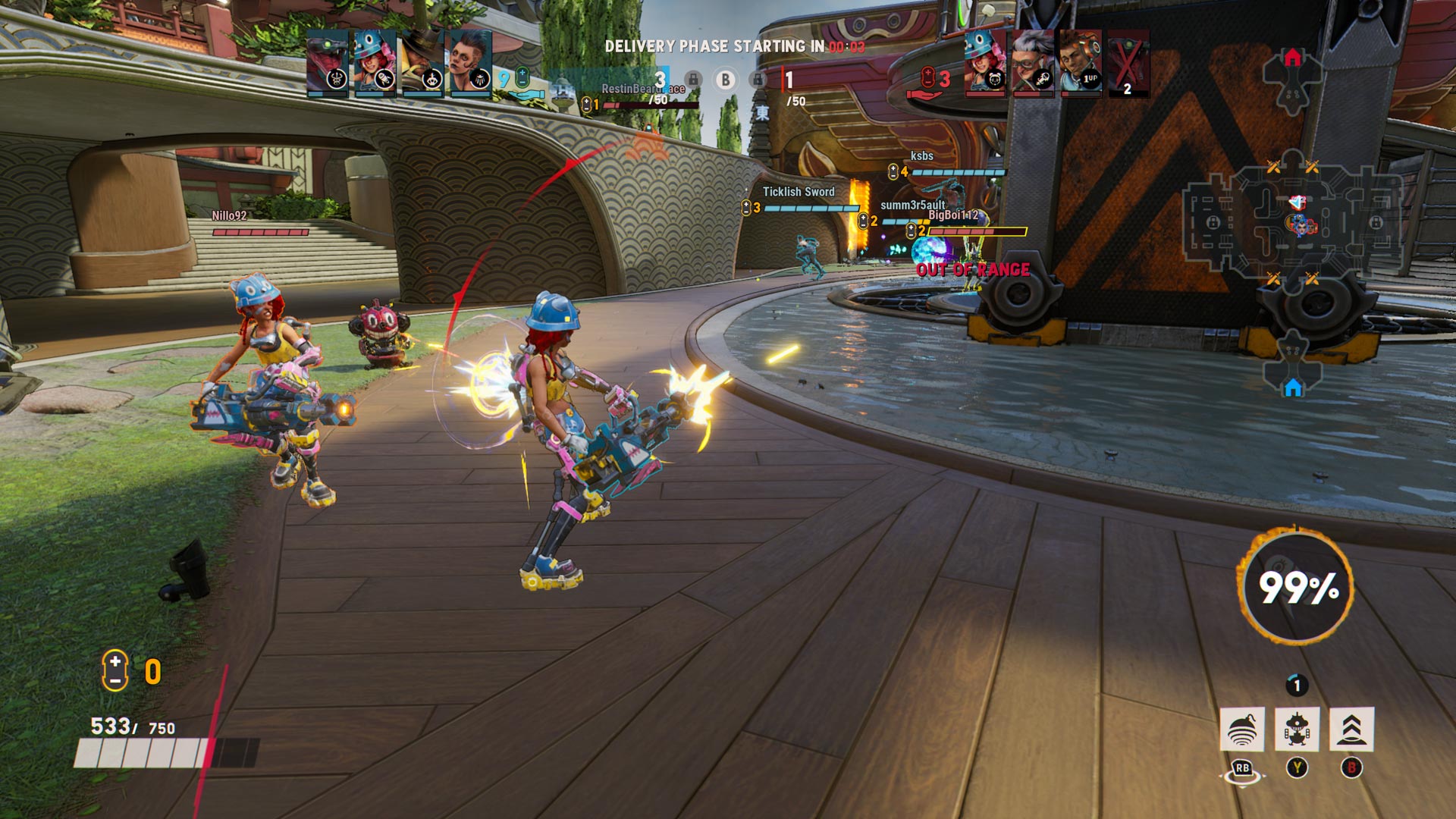
Task: Click the enemy blue-helmet girl portrait
Action: click(x=985, y=64)
